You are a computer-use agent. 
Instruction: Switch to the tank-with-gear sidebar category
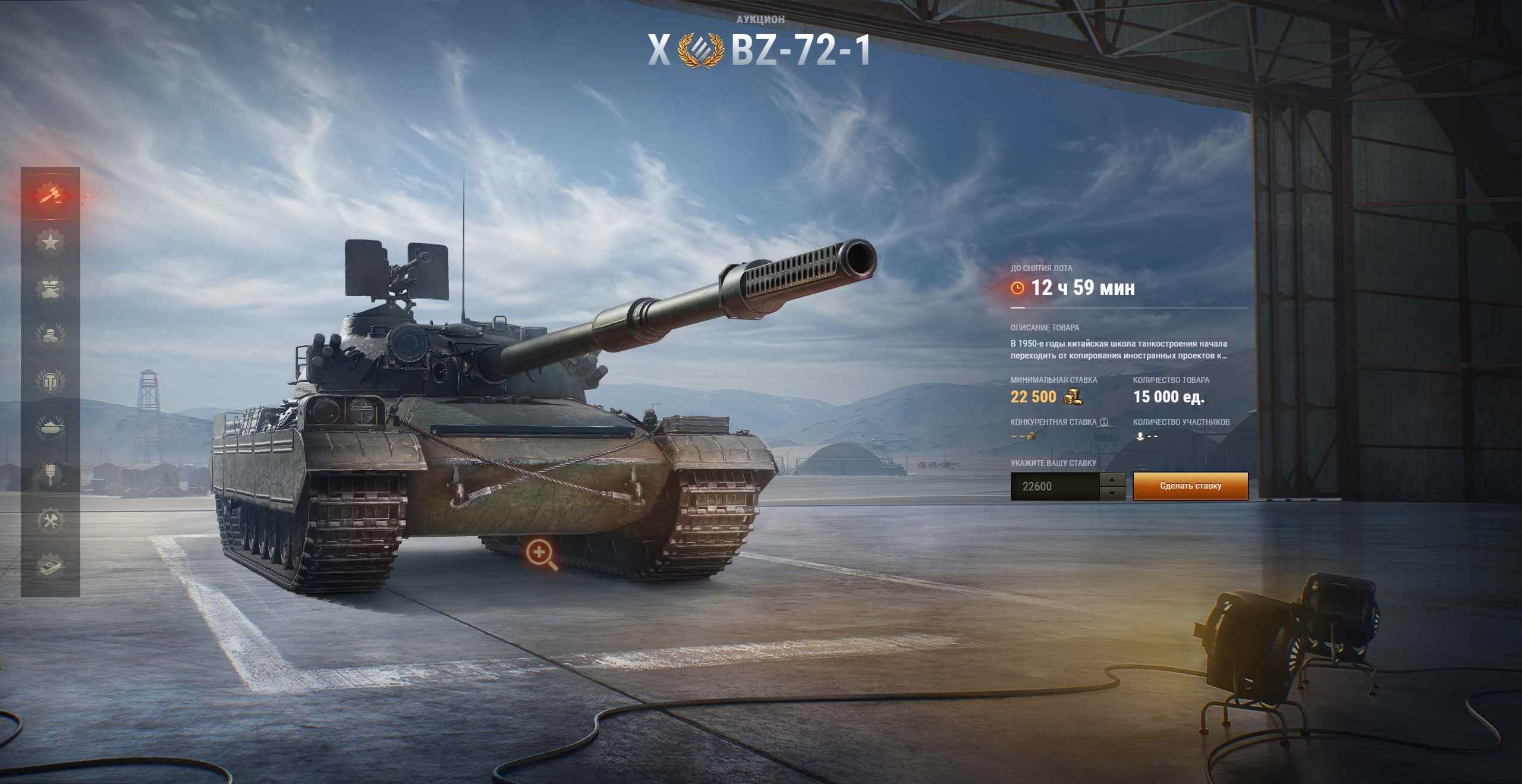click(50, 288)
